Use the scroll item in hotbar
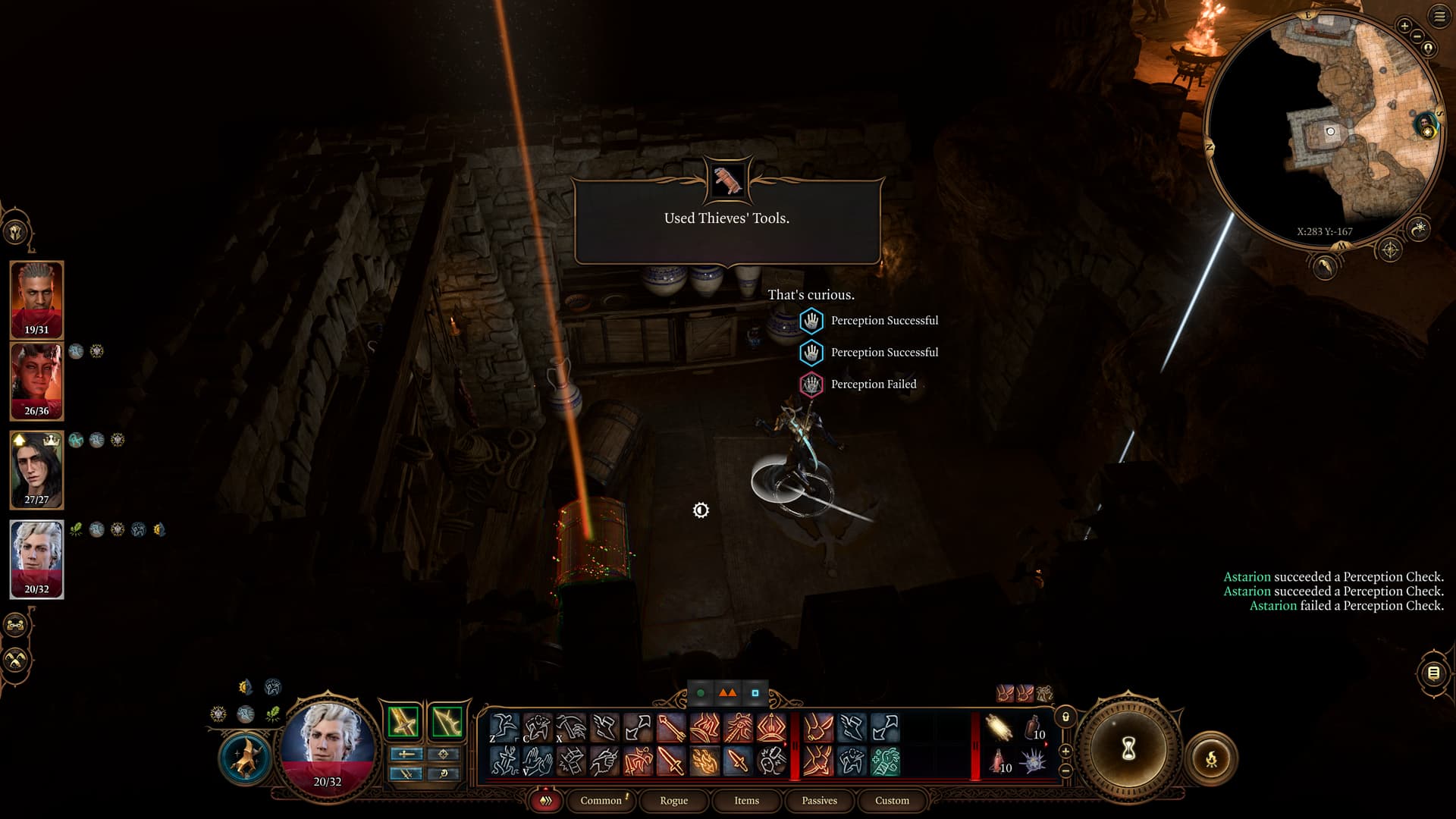This screenshot has width=1456, height=819. tap(999, 729)
